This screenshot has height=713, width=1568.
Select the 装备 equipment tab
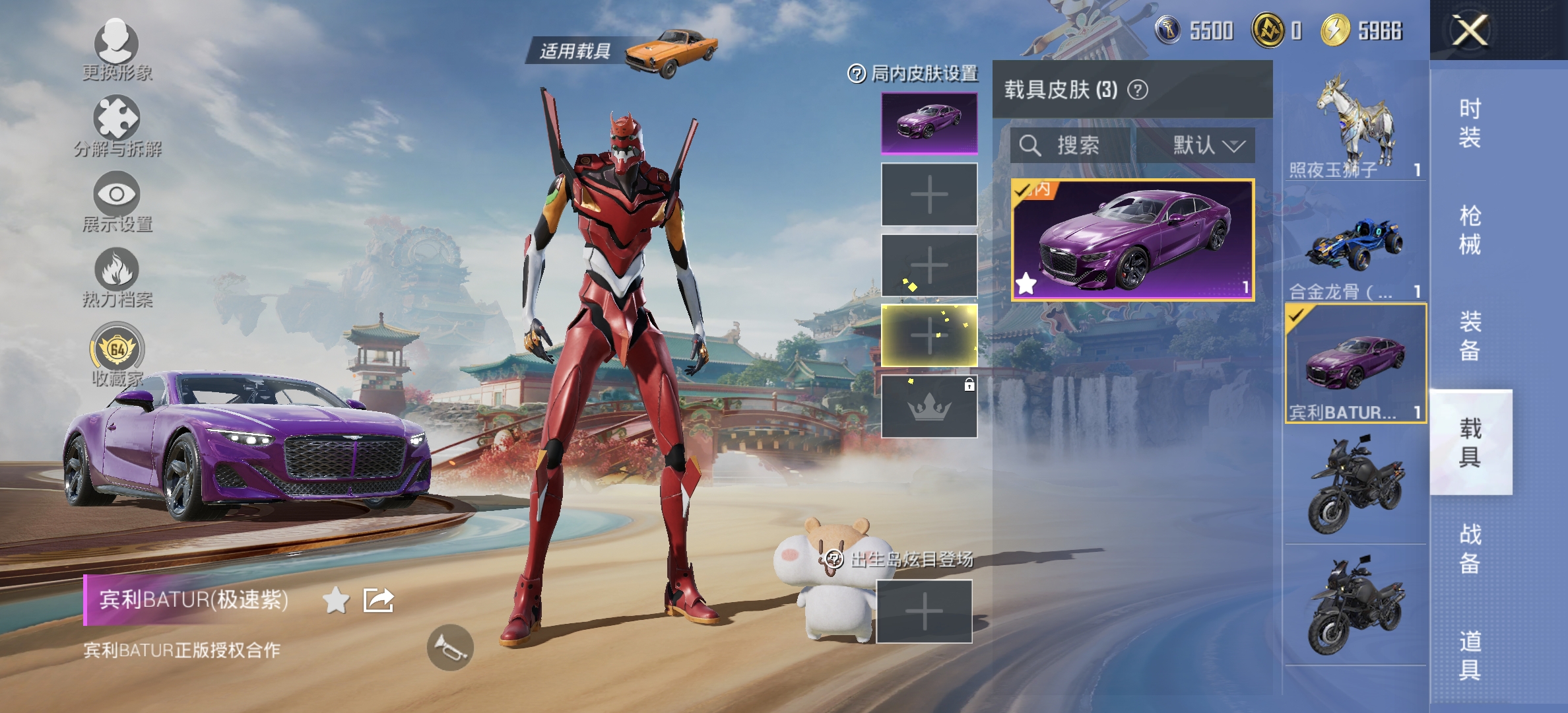[x=1470, y=335]
